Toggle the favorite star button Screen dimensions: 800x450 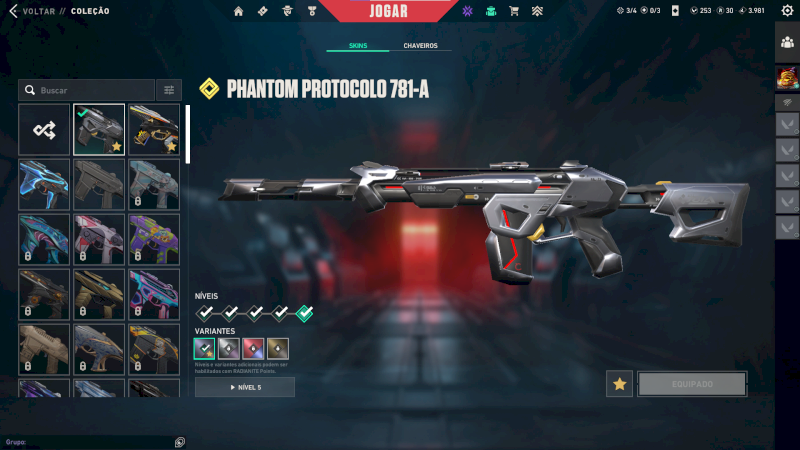(x=619, y=384)
